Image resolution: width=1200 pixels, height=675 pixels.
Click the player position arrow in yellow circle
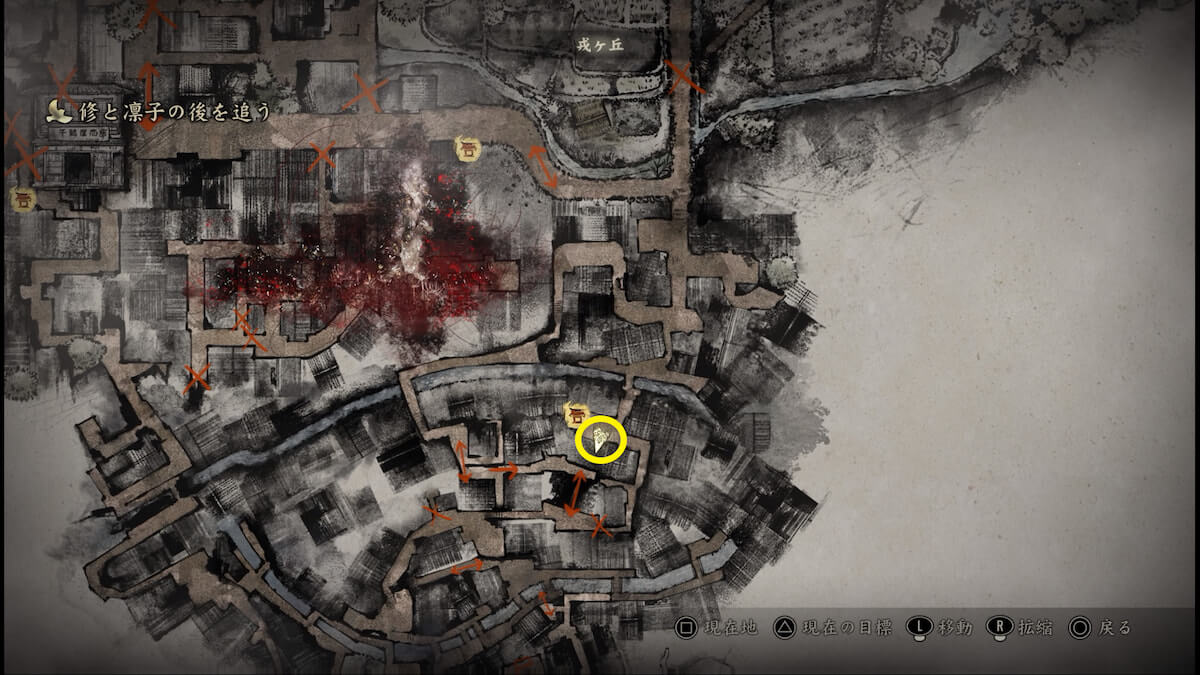[x=600, y=440]
